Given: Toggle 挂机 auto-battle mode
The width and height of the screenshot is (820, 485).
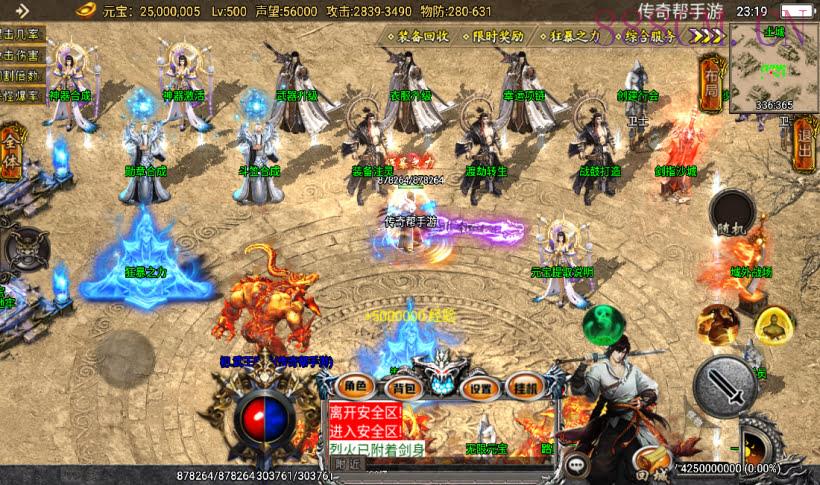Looking at the screenshot, I should [523, 386].
